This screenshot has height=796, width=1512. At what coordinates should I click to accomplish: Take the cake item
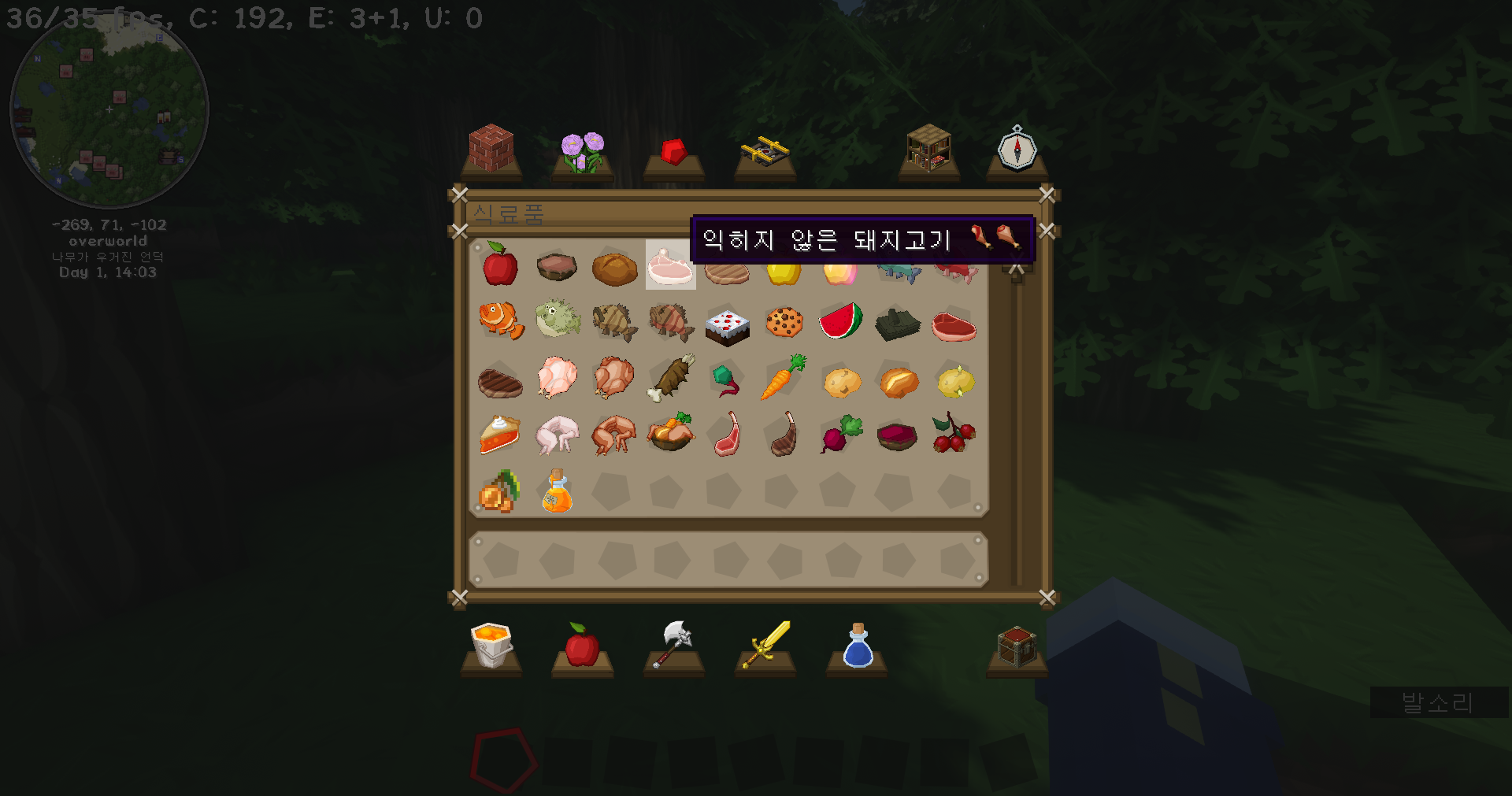click(727, 325)
